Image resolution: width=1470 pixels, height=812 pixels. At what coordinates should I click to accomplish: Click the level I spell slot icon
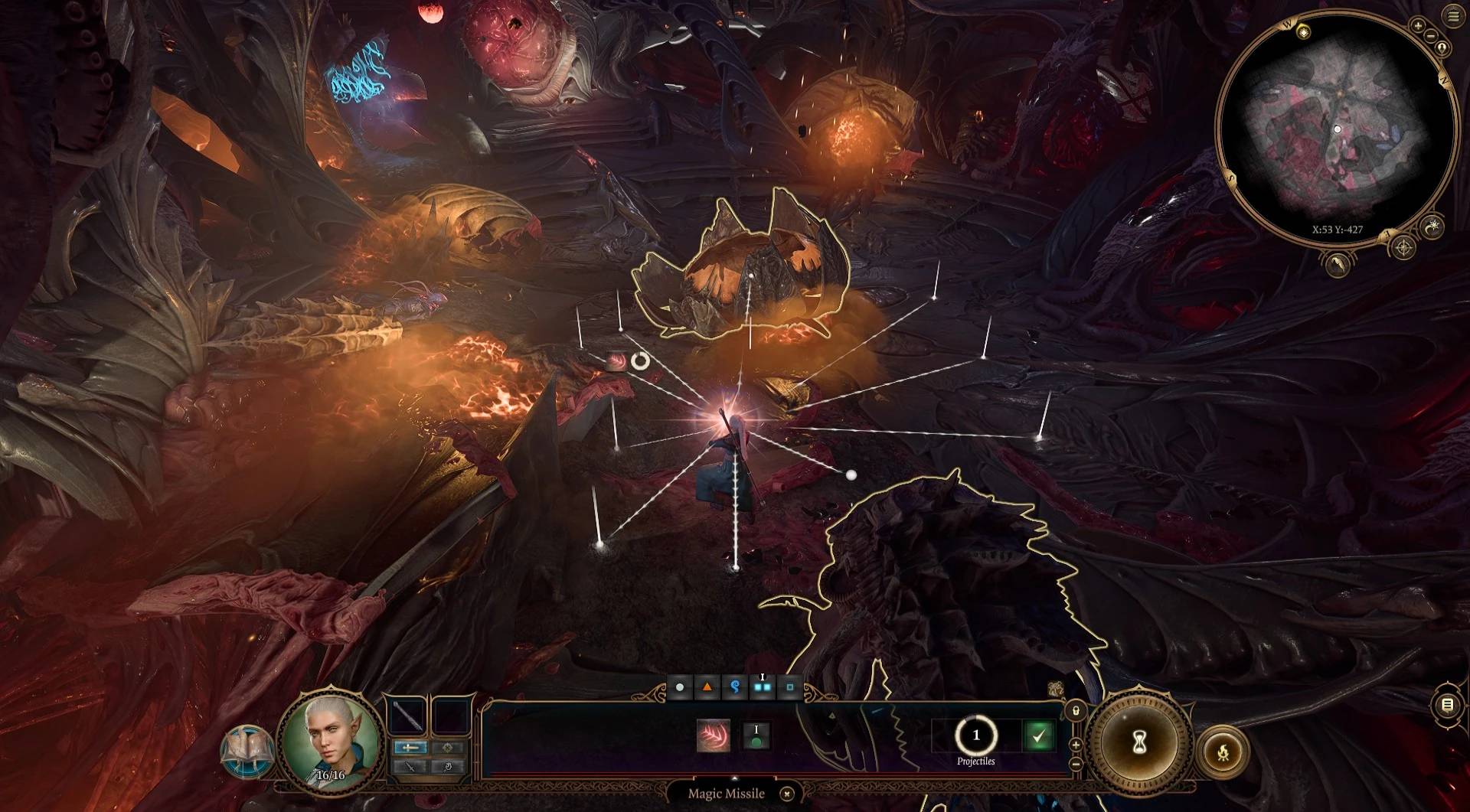click(x=756, y=735)
